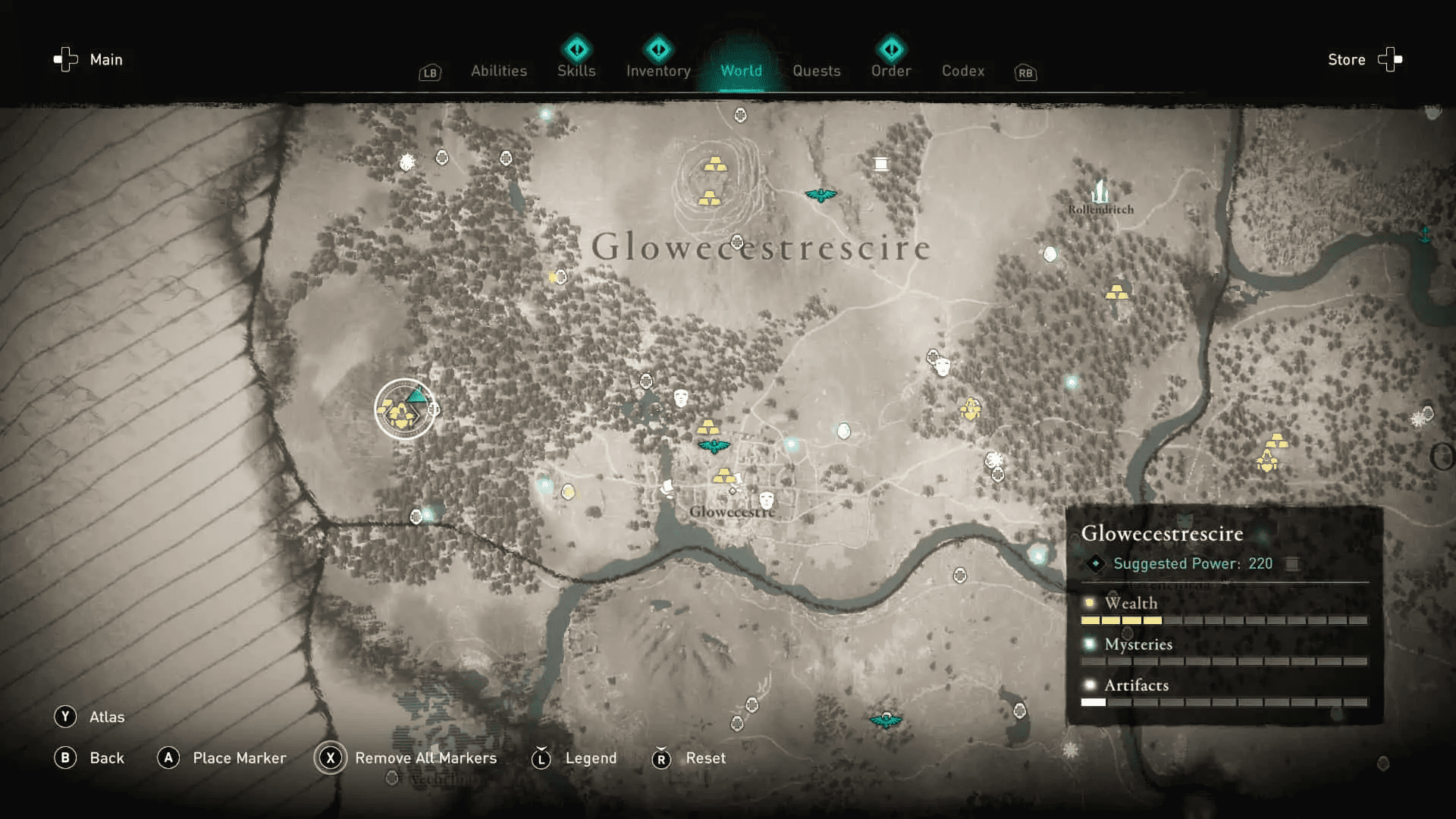Image resolution: width=1456 pixels, height=819 pixels.
Task: Switch to the Inventory tab
Action: (657, 71)
